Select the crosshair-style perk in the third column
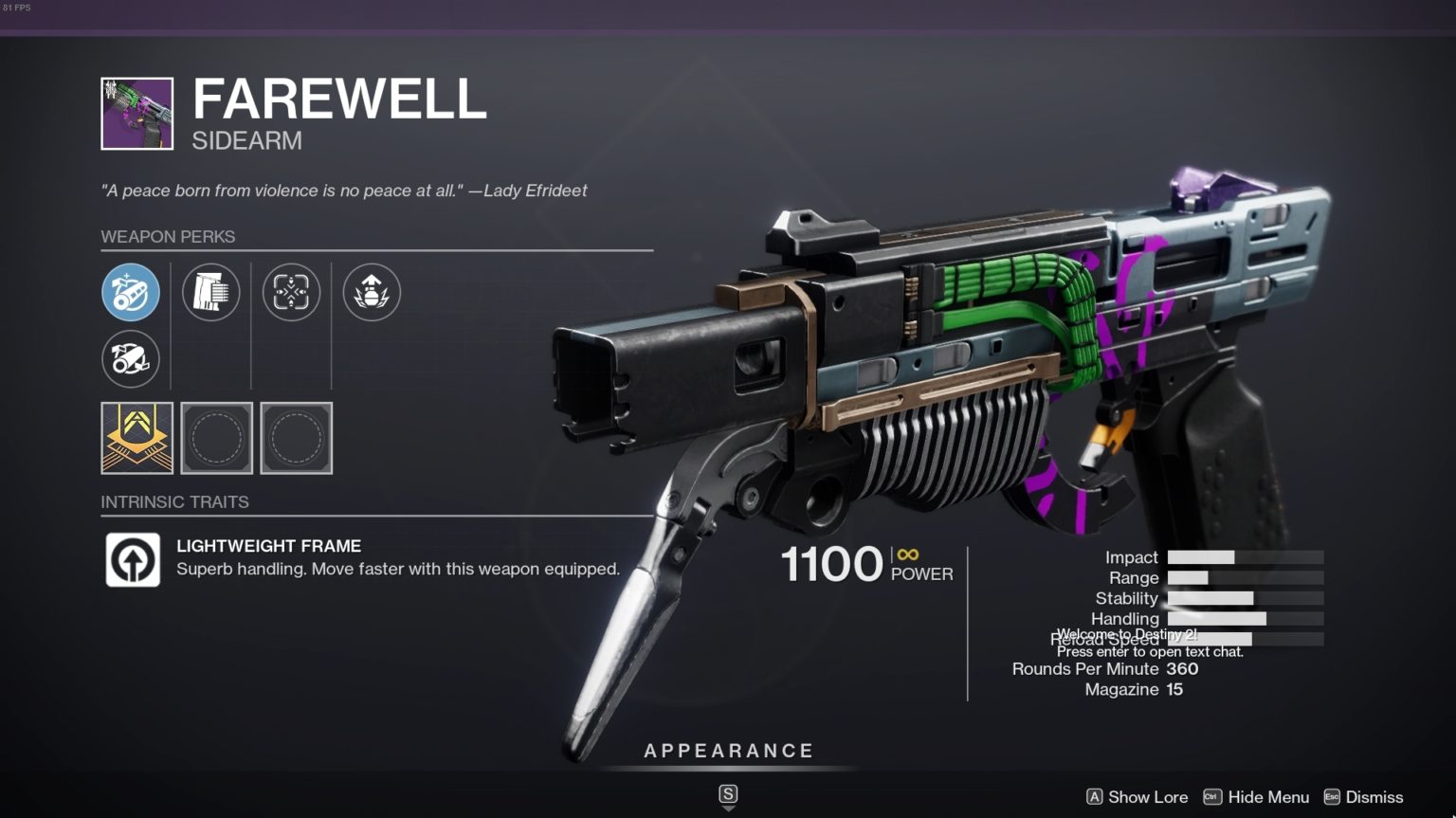Image resolution: width=1456 pixels, height=818 pixels. click(291, 292)
